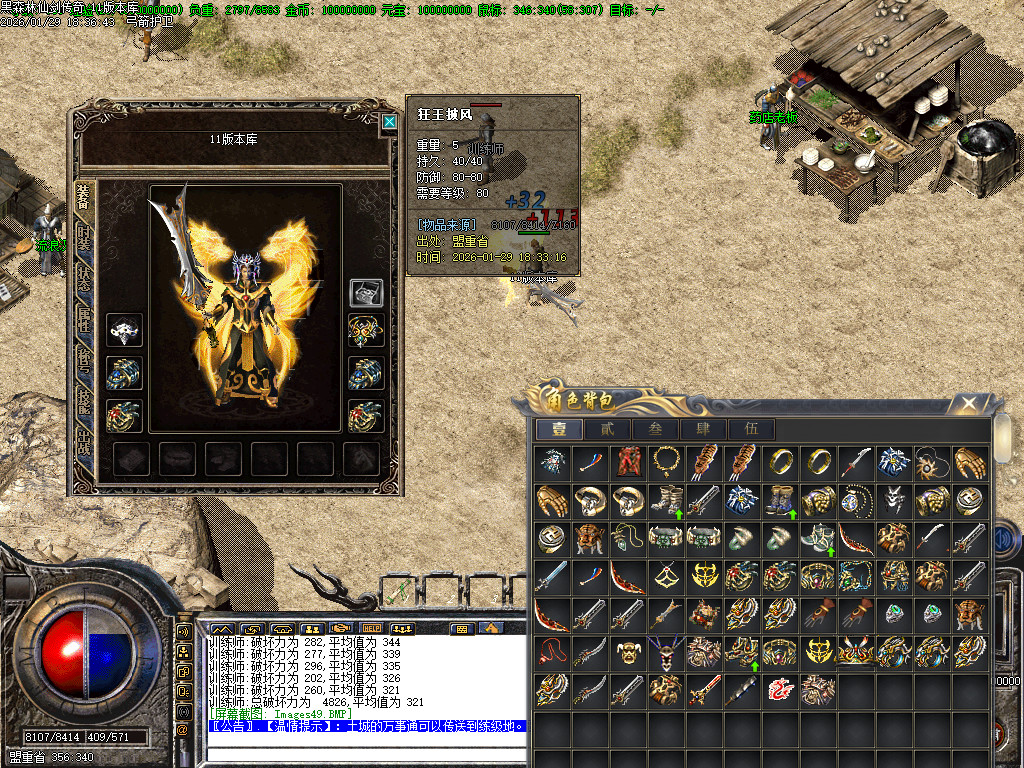Open the 状态 status tab
1024x768 pixels.
pyautogui.click(x=84, y=281)
